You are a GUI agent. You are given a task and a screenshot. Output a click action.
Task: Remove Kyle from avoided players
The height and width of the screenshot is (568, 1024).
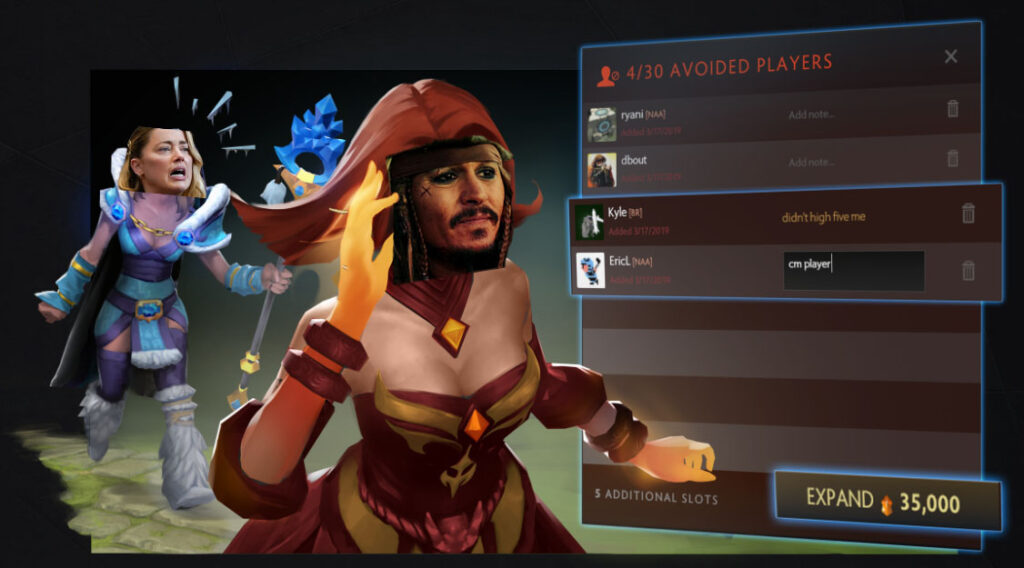coord(968,213)
